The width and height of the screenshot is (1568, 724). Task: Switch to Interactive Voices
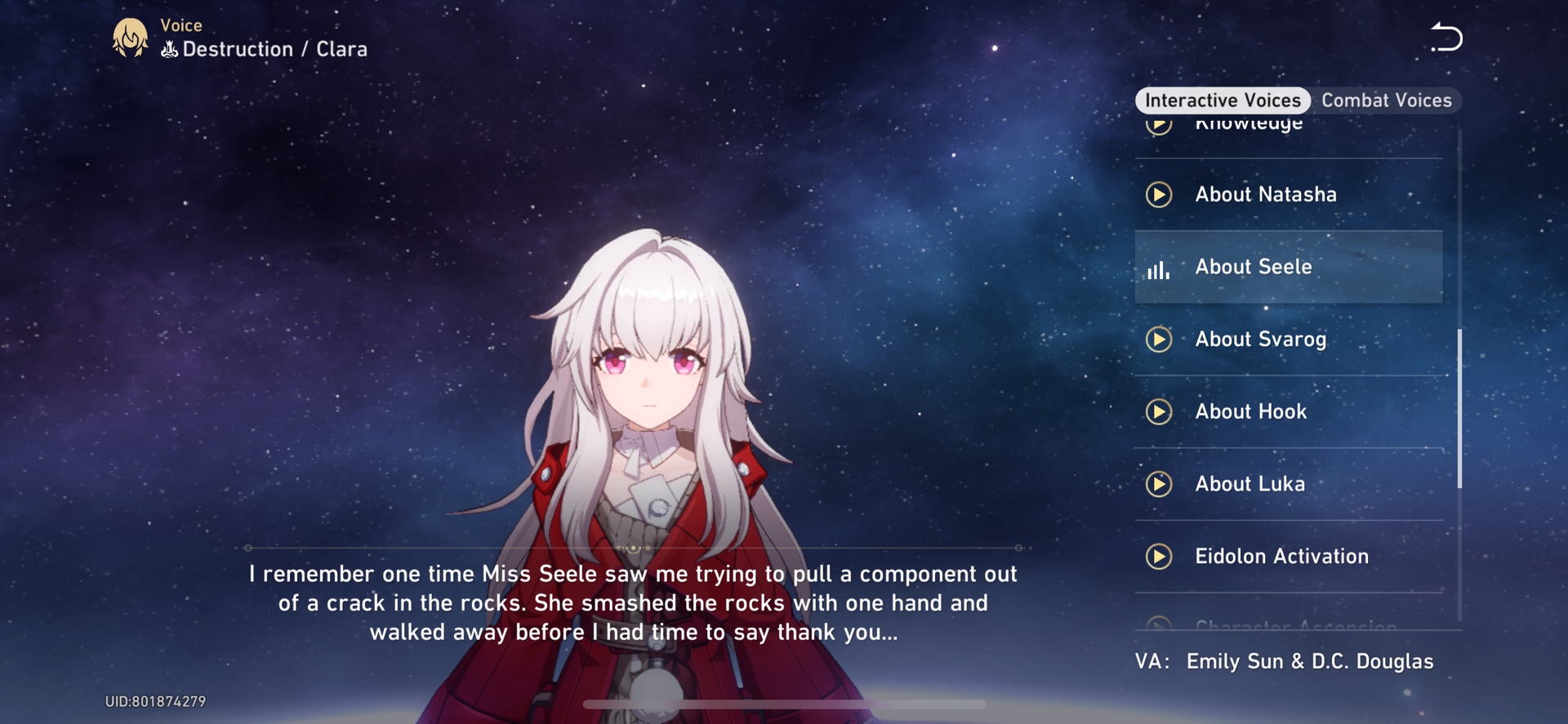click(x=1223, y=100)
